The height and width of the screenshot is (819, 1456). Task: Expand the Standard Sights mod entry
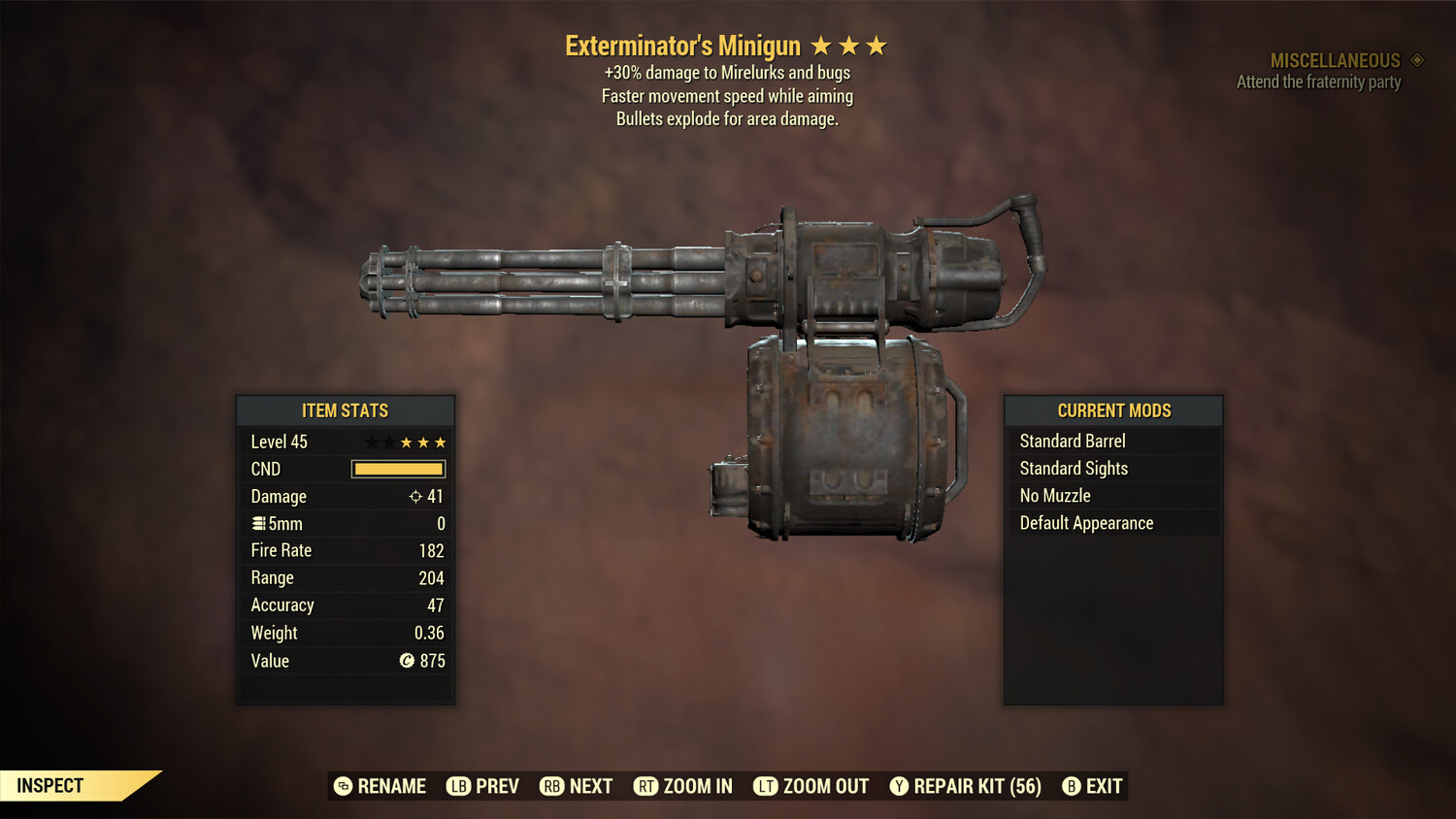tap(1112, 468)
